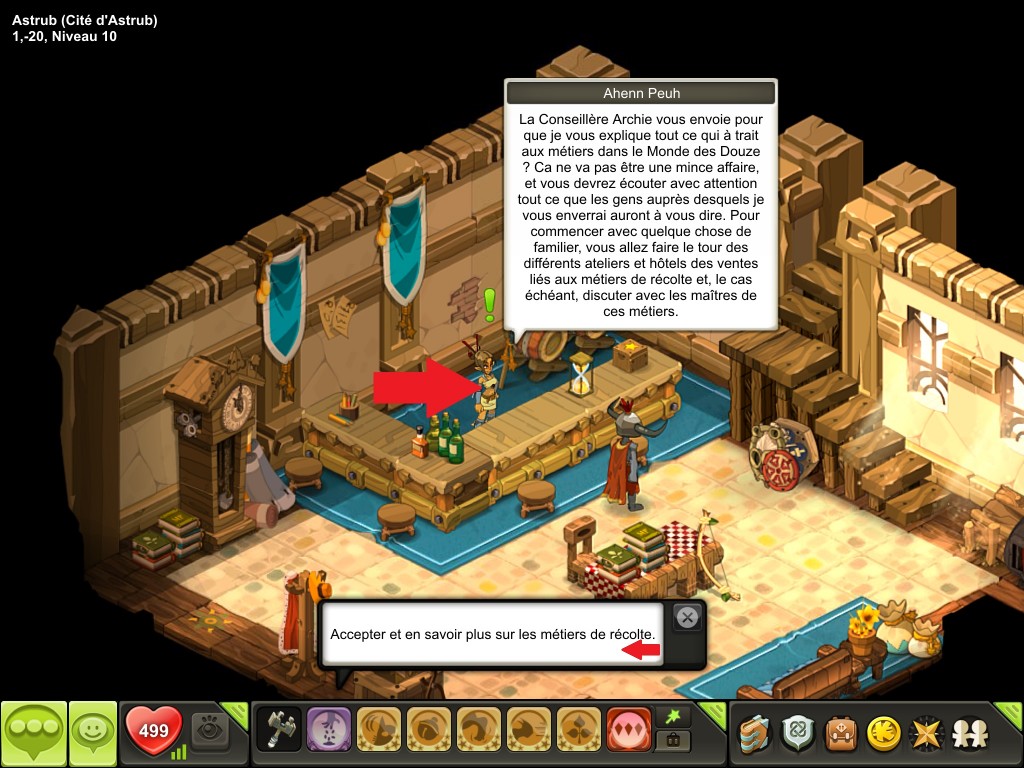Activate the purple hand spell
Image resolution: width=1024 pixels, height=768 pixels.
(327, 730)
